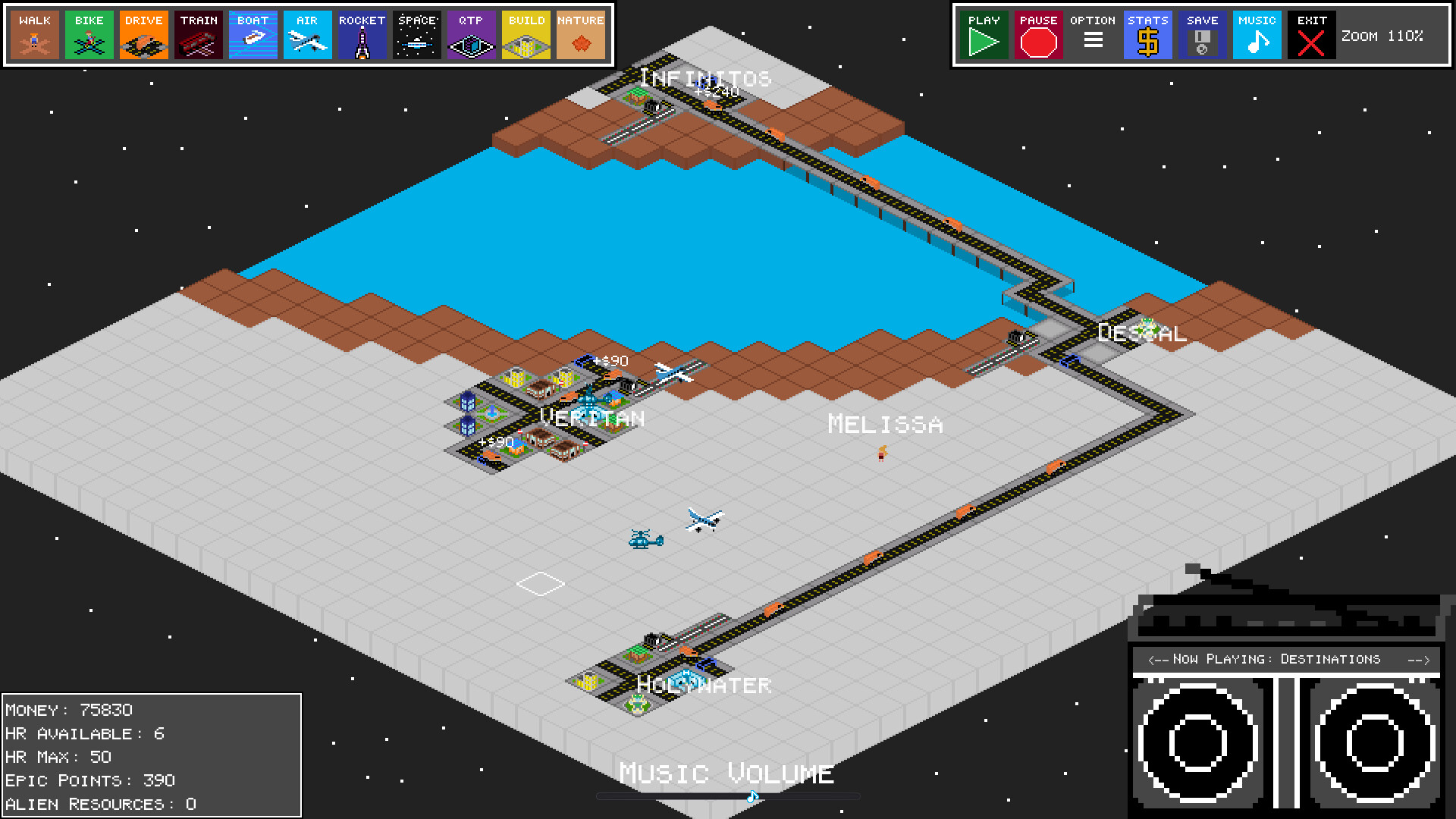Pause the simulation
1456x819 pixels.
[x=1038, y=34]
